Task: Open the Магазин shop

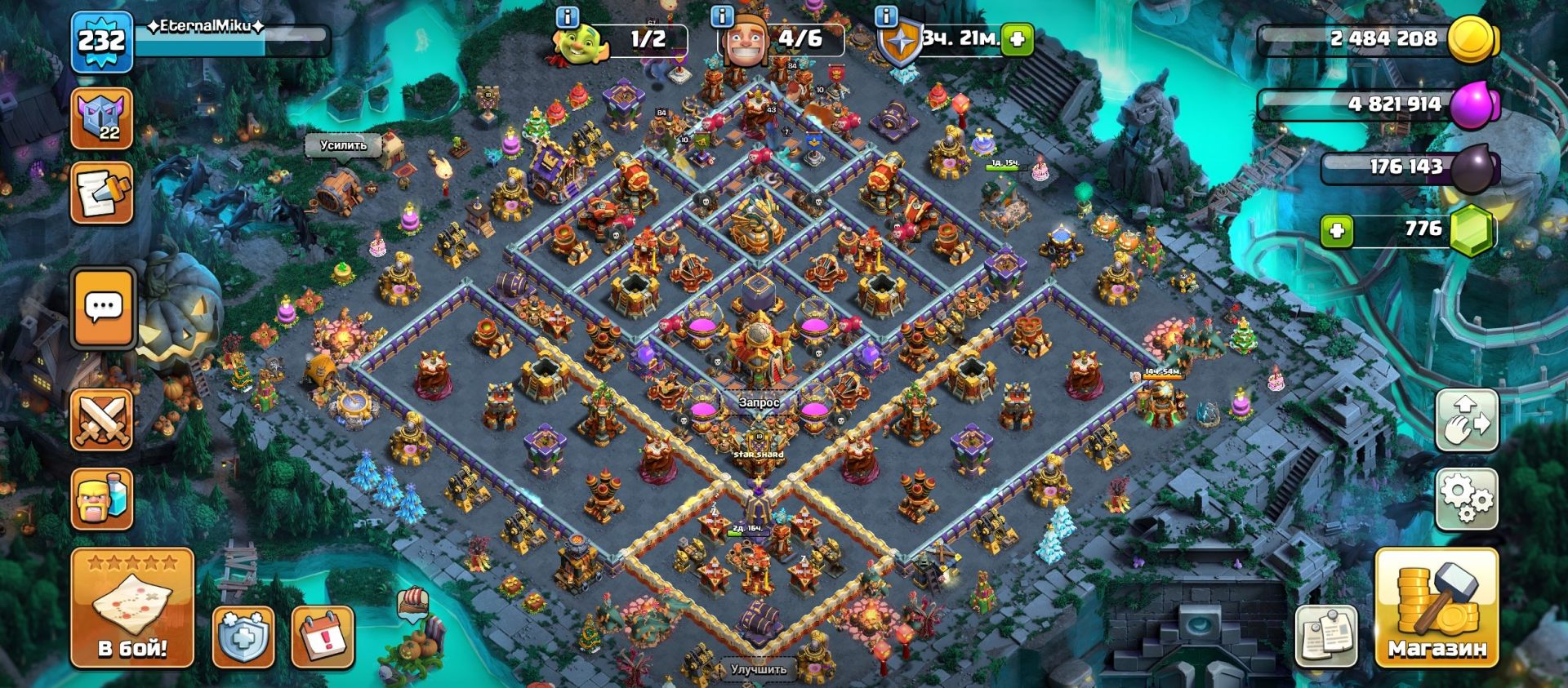Action: (x=1437, y=608)
